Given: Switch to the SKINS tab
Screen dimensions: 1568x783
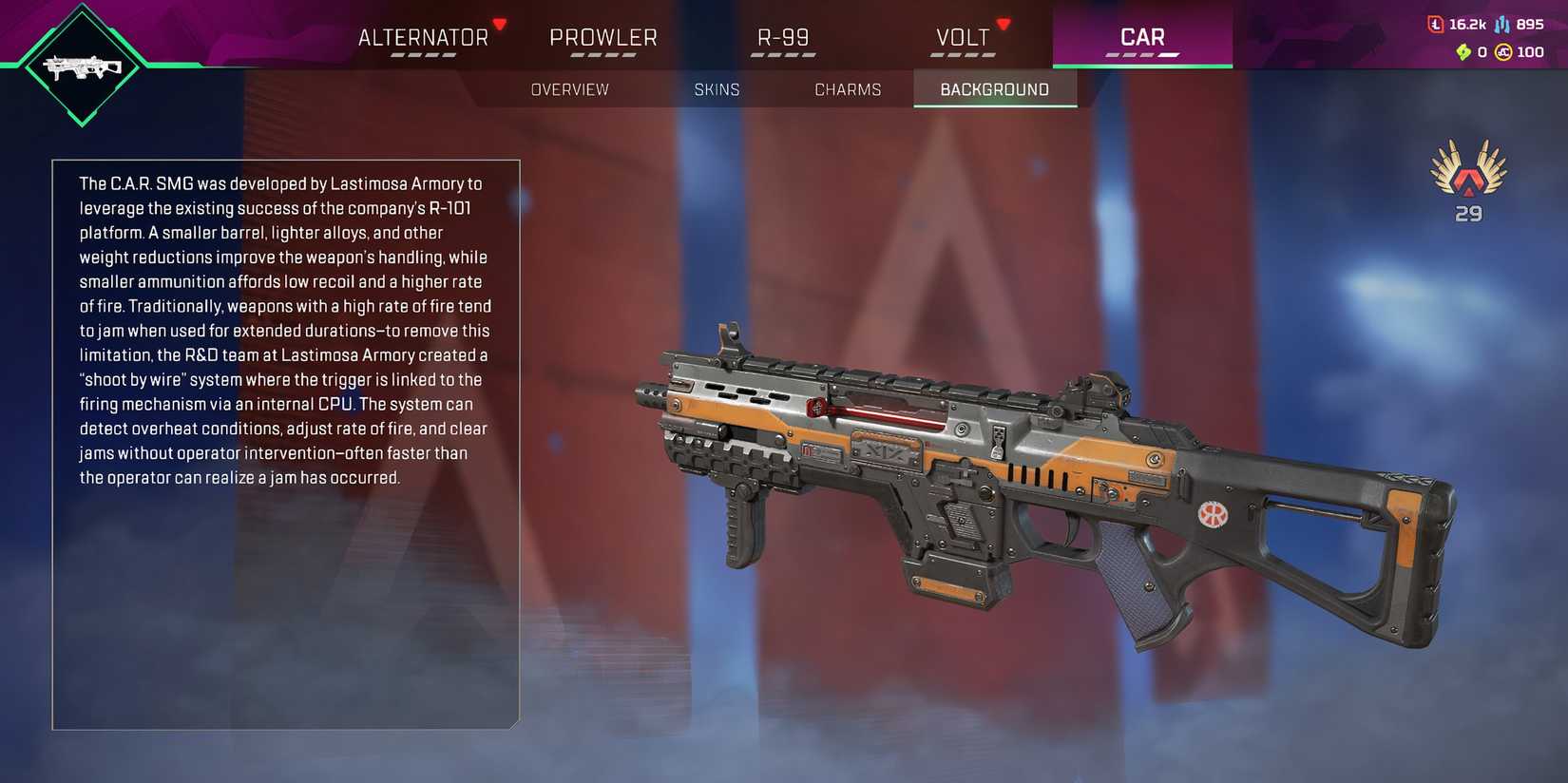Looking at the screenshot, I should pos(717,89).
